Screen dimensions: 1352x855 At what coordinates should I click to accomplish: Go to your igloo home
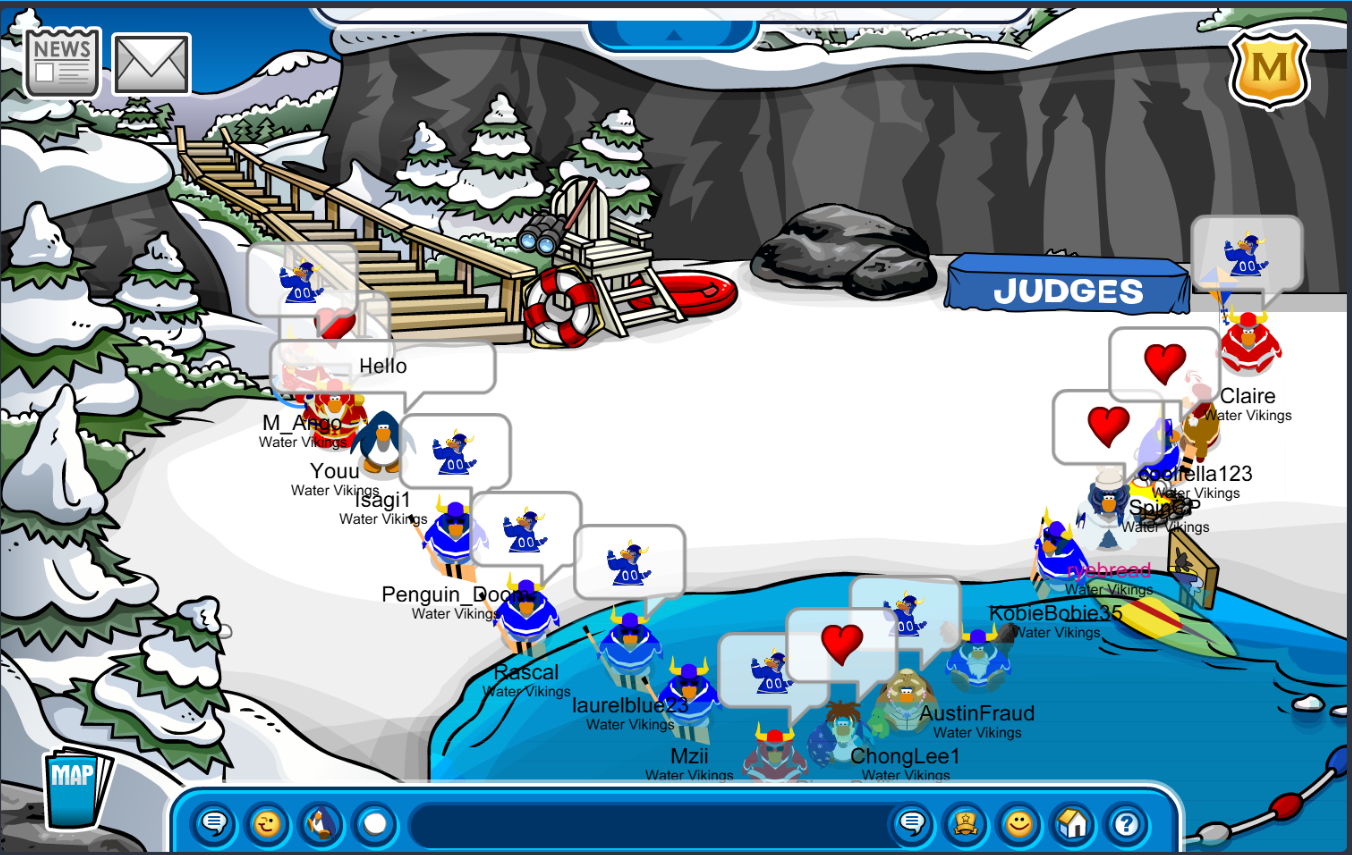point(1073,824)
